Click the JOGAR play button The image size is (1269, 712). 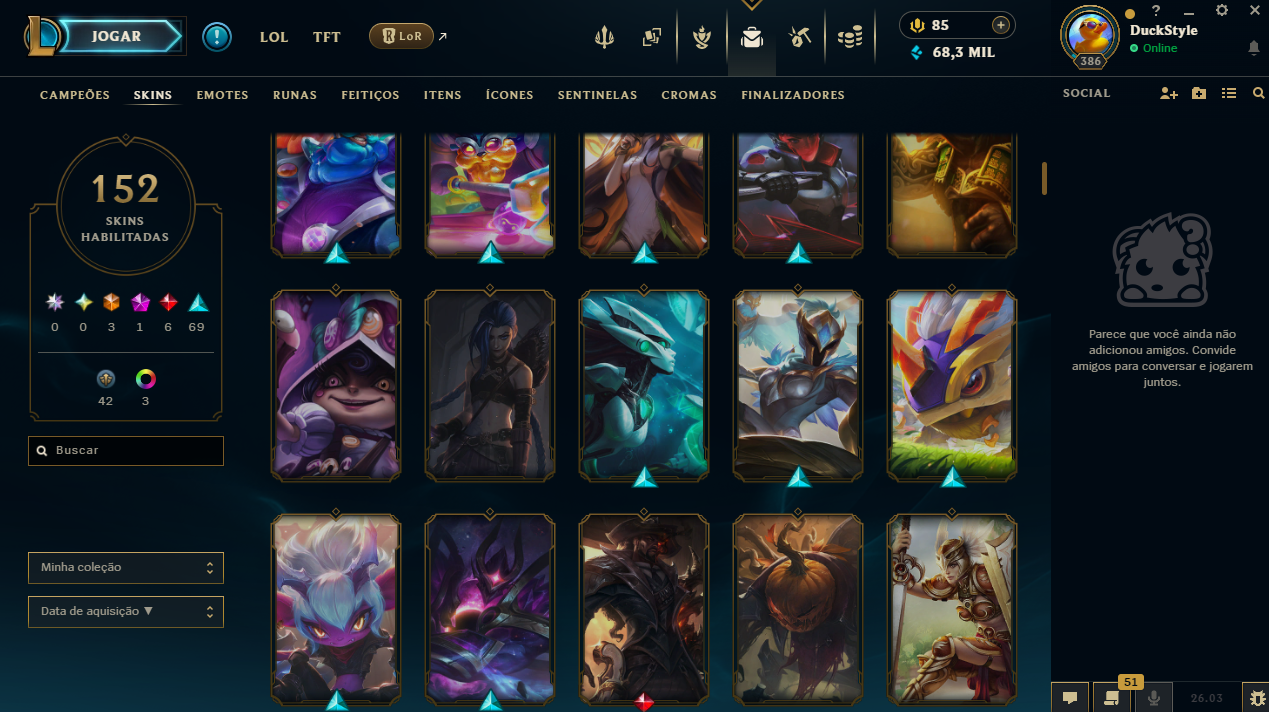coord(117,37)
